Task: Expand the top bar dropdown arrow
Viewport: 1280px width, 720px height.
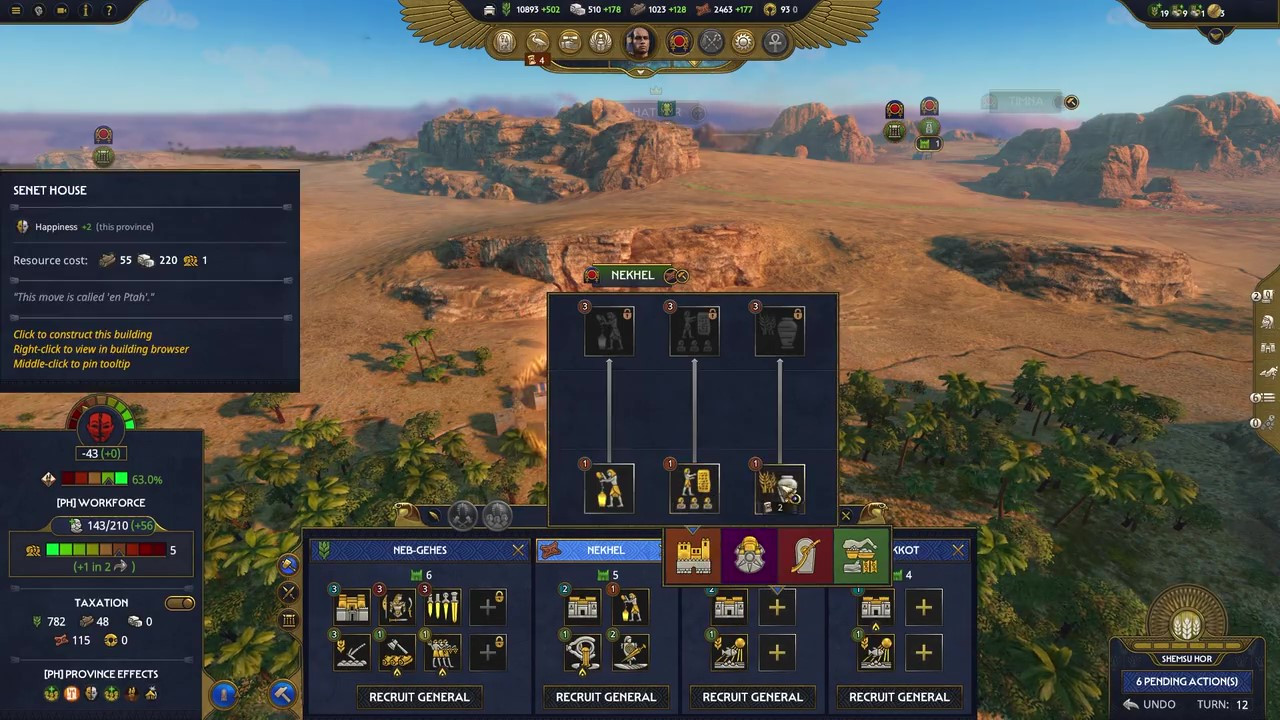Action: click(640, 72)
